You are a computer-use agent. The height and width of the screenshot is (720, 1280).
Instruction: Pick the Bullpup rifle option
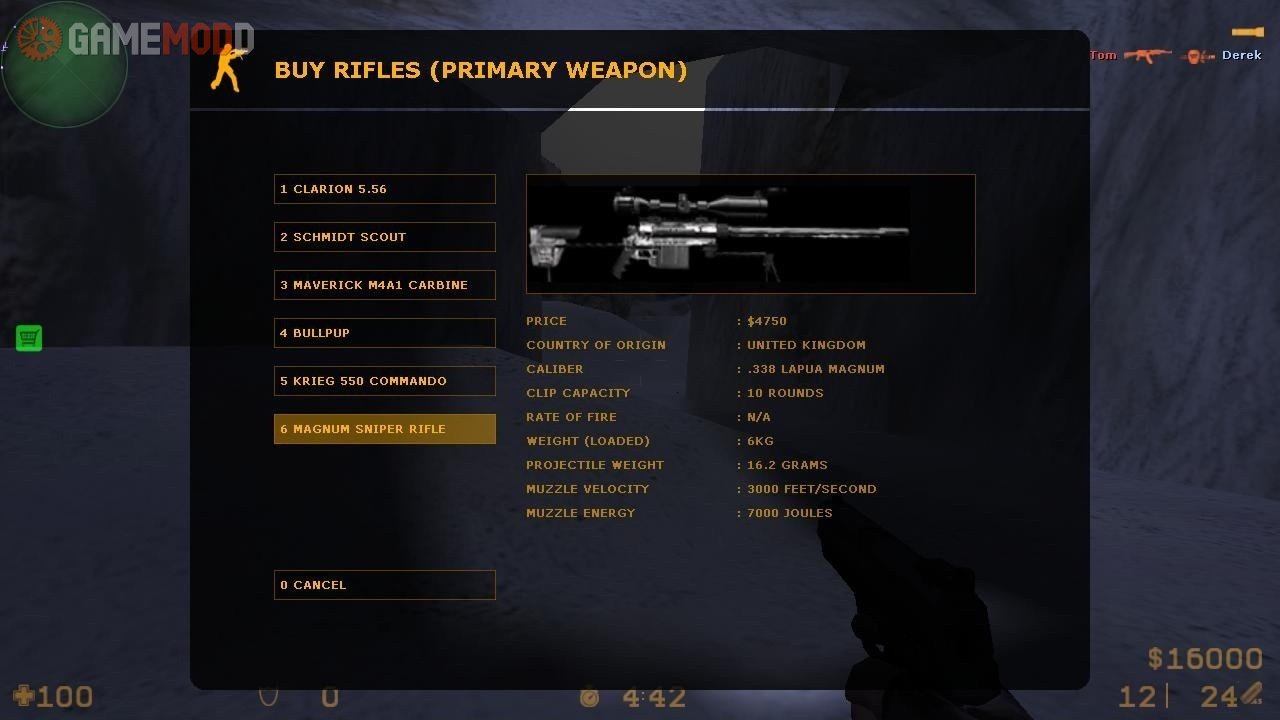(384, 333)
